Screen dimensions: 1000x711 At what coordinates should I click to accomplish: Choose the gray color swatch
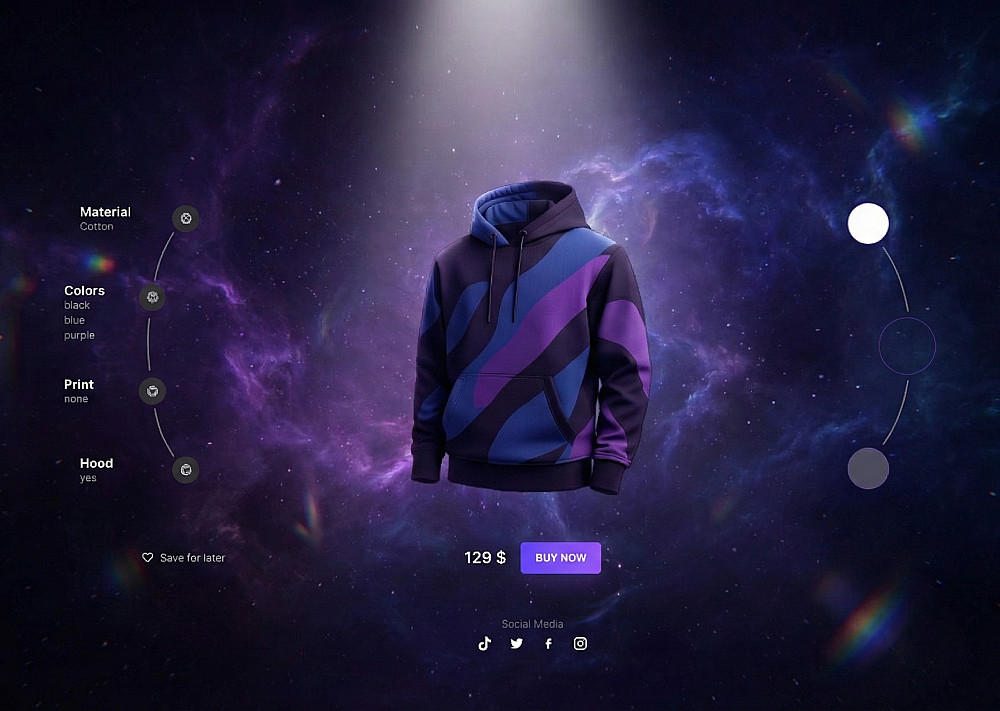coord(868,468)
